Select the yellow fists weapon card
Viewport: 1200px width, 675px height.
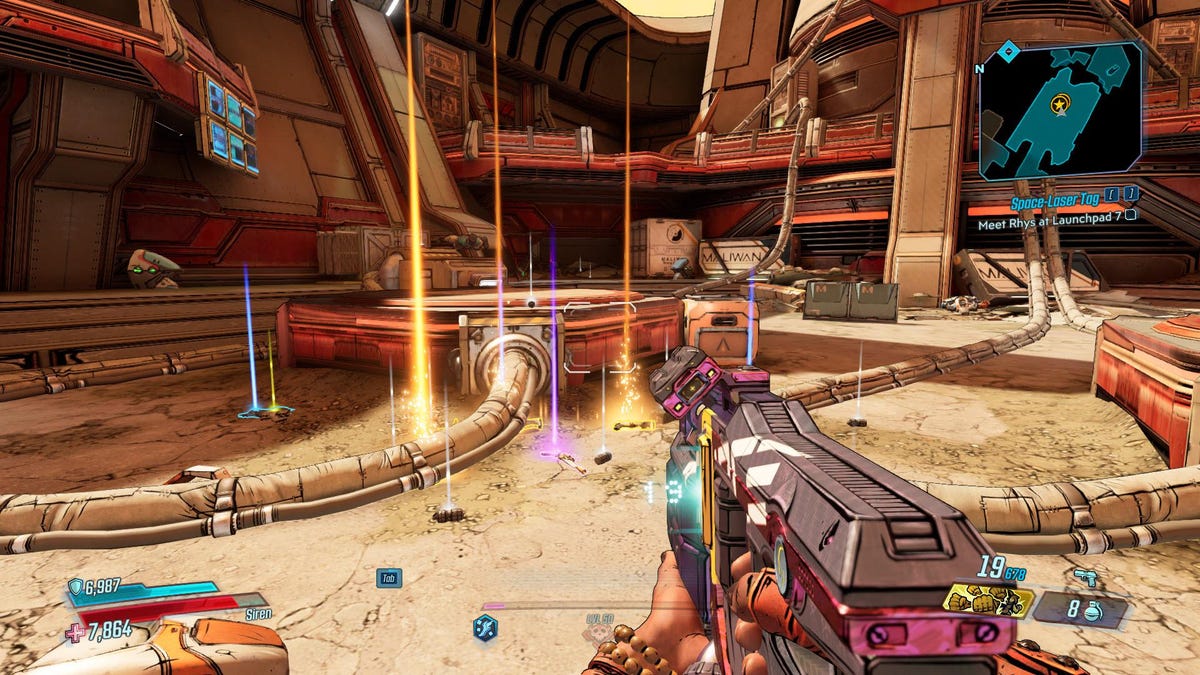coord(988,600)
